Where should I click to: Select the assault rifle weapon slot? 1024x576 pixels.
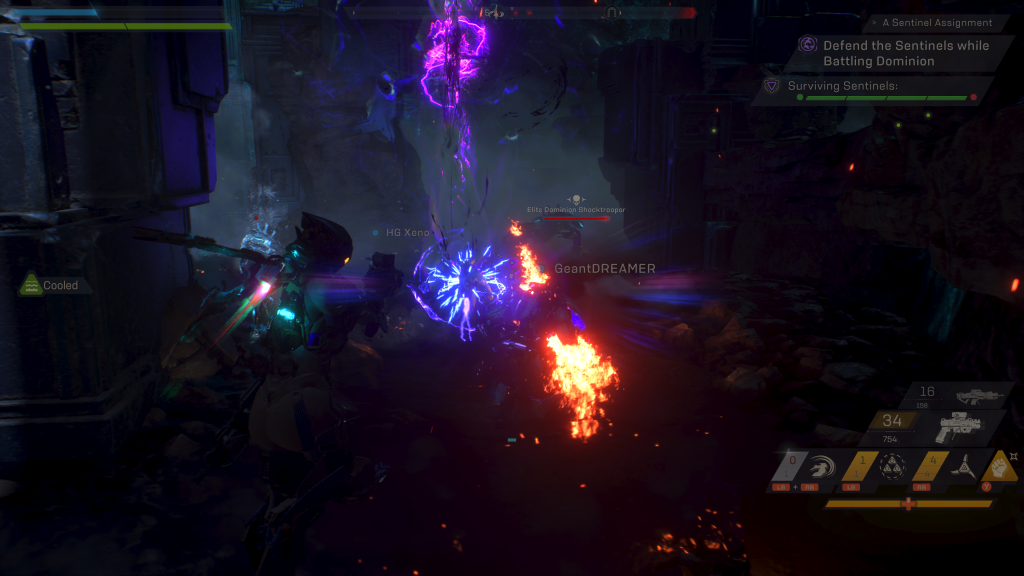(968, 397)
